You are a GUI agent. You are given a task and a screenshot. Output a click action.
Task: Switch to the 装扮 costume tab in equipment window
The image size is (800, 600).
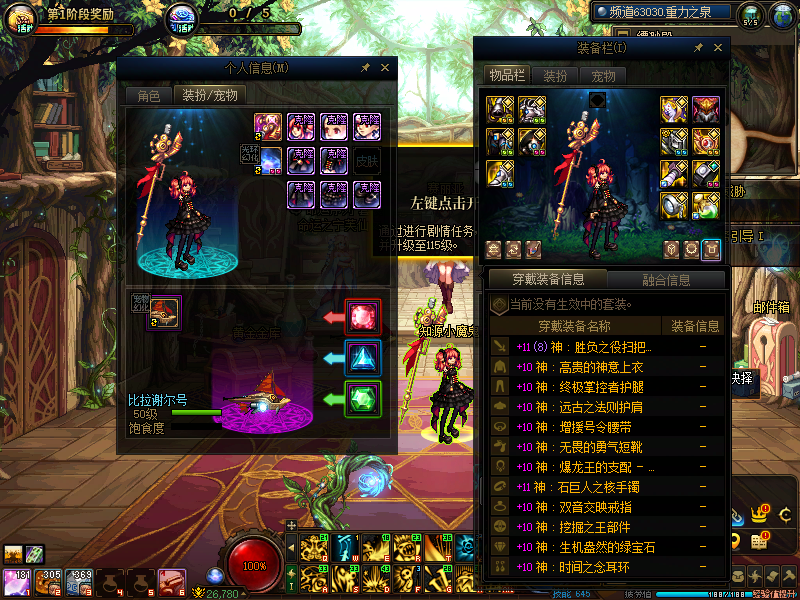[555, 75]
